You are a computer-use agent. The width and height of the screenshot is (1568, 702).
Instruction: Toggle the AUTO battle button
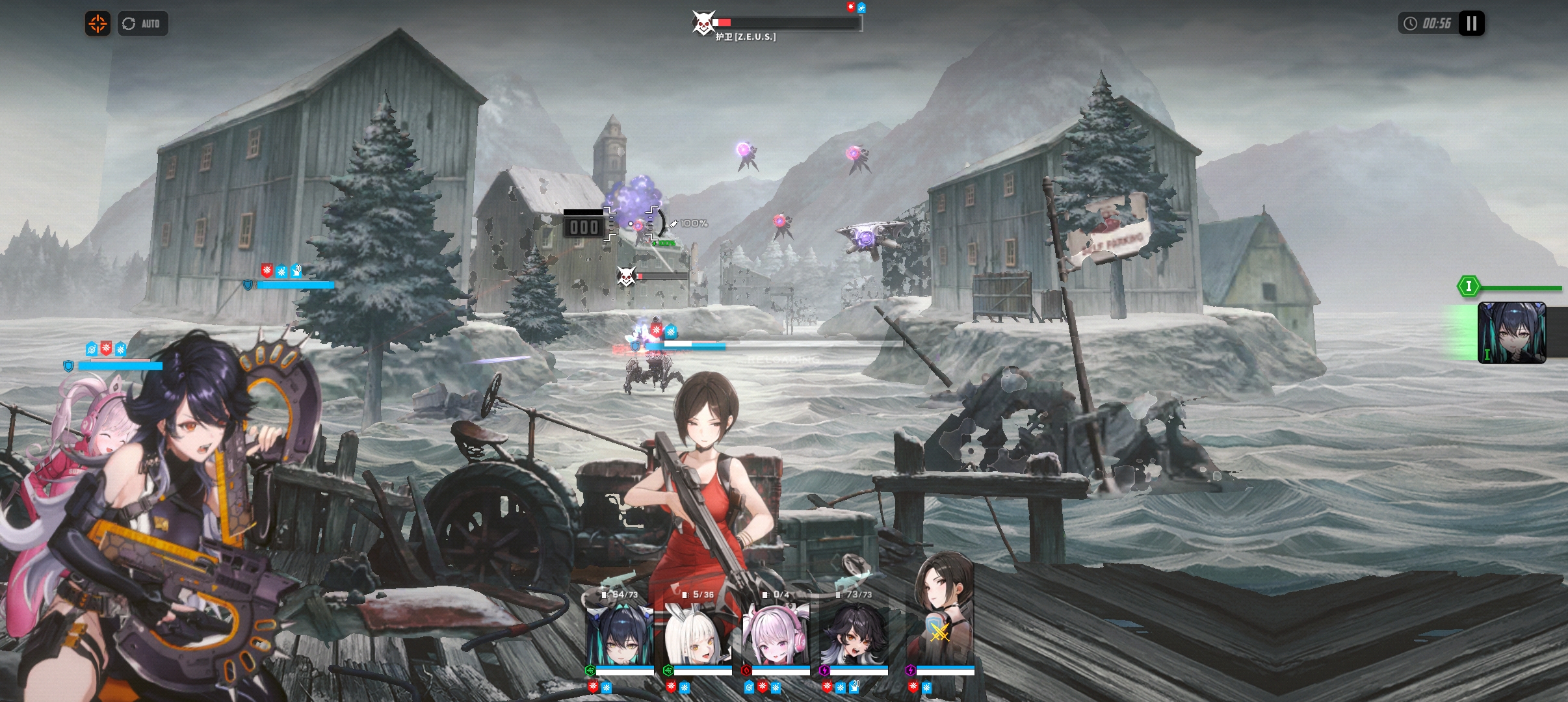click(x=142, y=24)
